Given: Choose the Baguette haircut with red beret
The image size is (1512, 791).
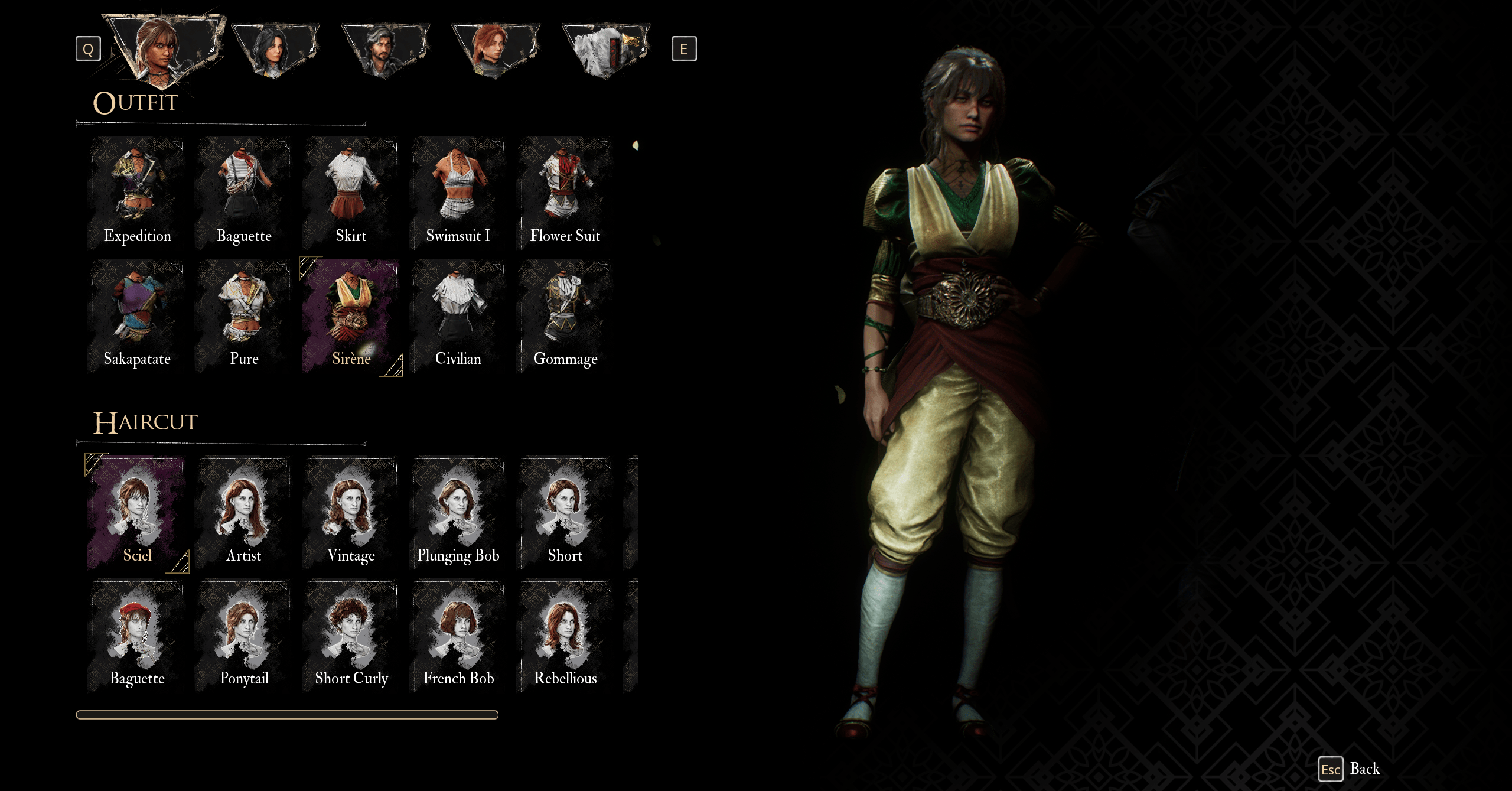Looking at the screenshot, I should point(137,636).
